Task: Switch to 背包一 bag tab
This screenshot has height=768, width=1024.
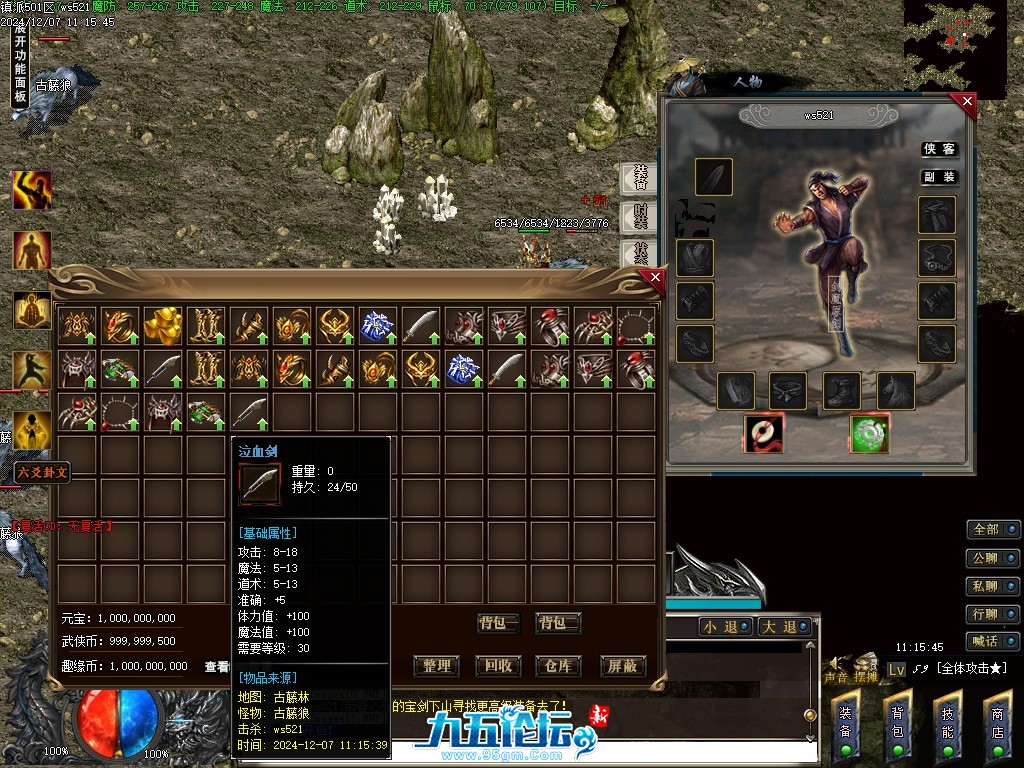Action: [499, 623]
